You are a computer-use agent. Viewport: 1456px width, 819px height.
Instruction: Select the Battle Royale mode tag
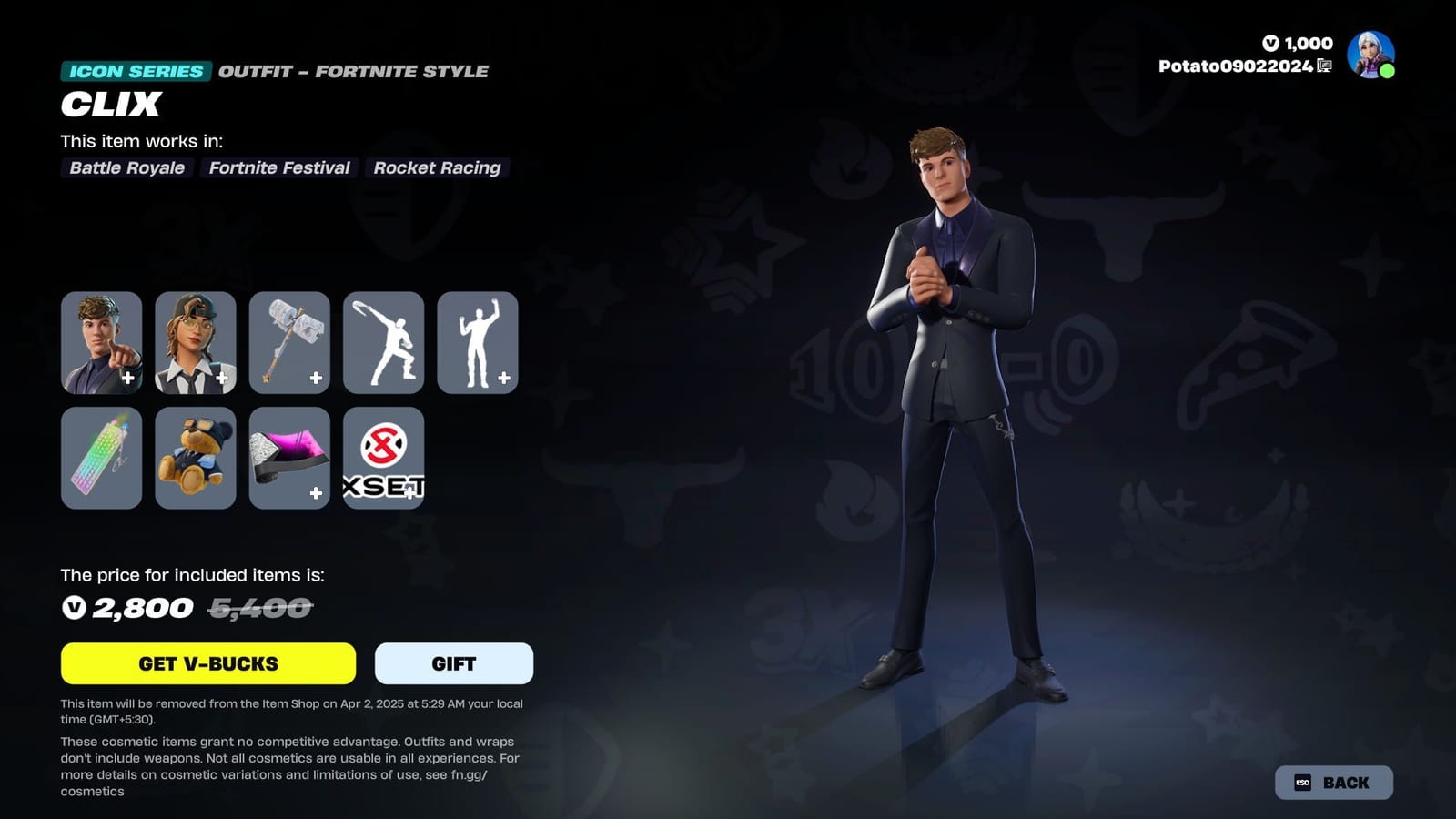click(x=126, y=167)
